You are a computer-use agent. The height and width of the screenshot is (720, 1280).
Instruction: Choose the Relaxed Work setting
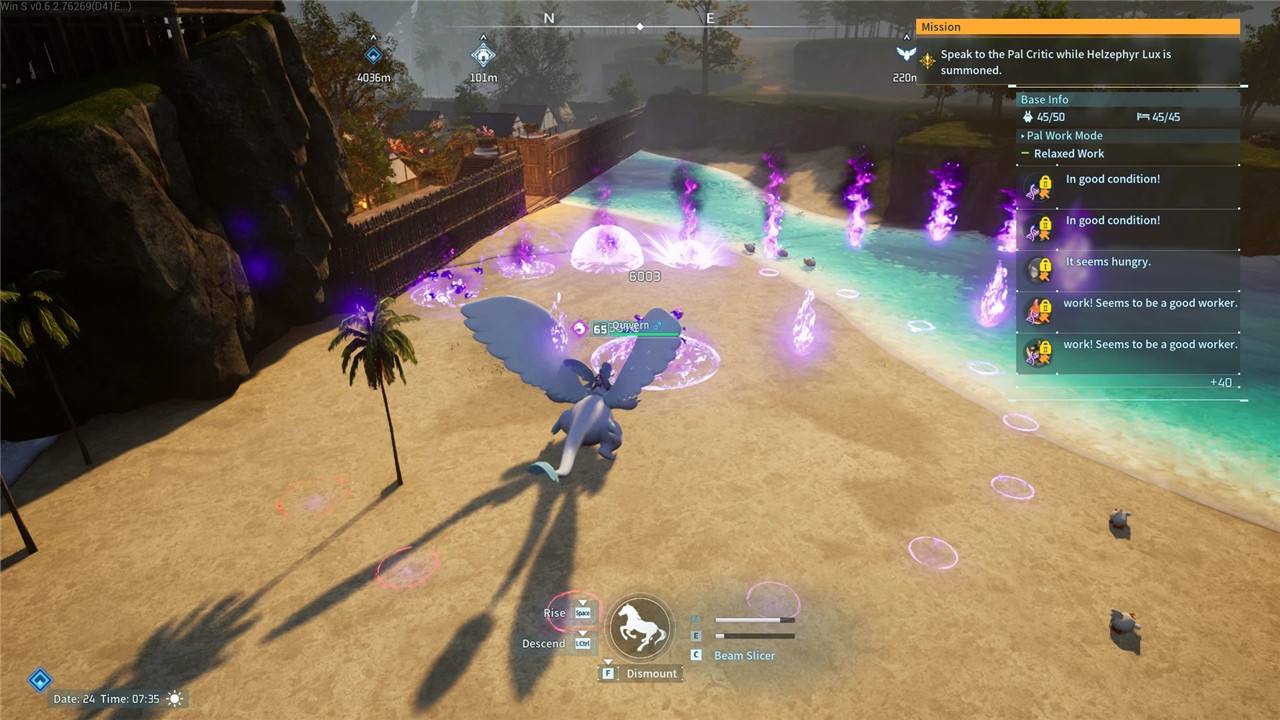(x=1069, y=154)
